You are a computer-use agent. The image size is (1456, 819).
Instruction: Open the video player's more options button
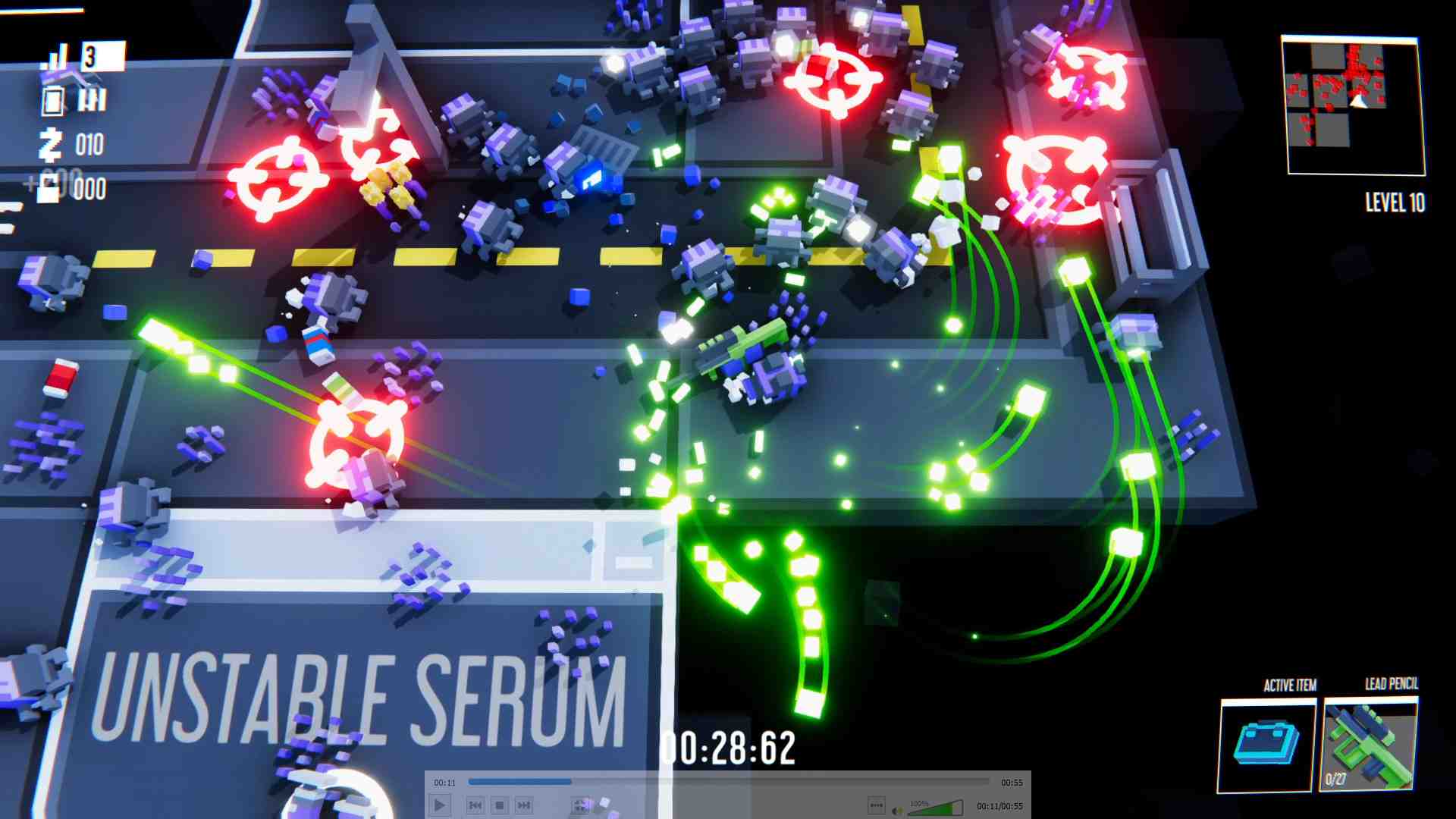(x=876, y=805)
